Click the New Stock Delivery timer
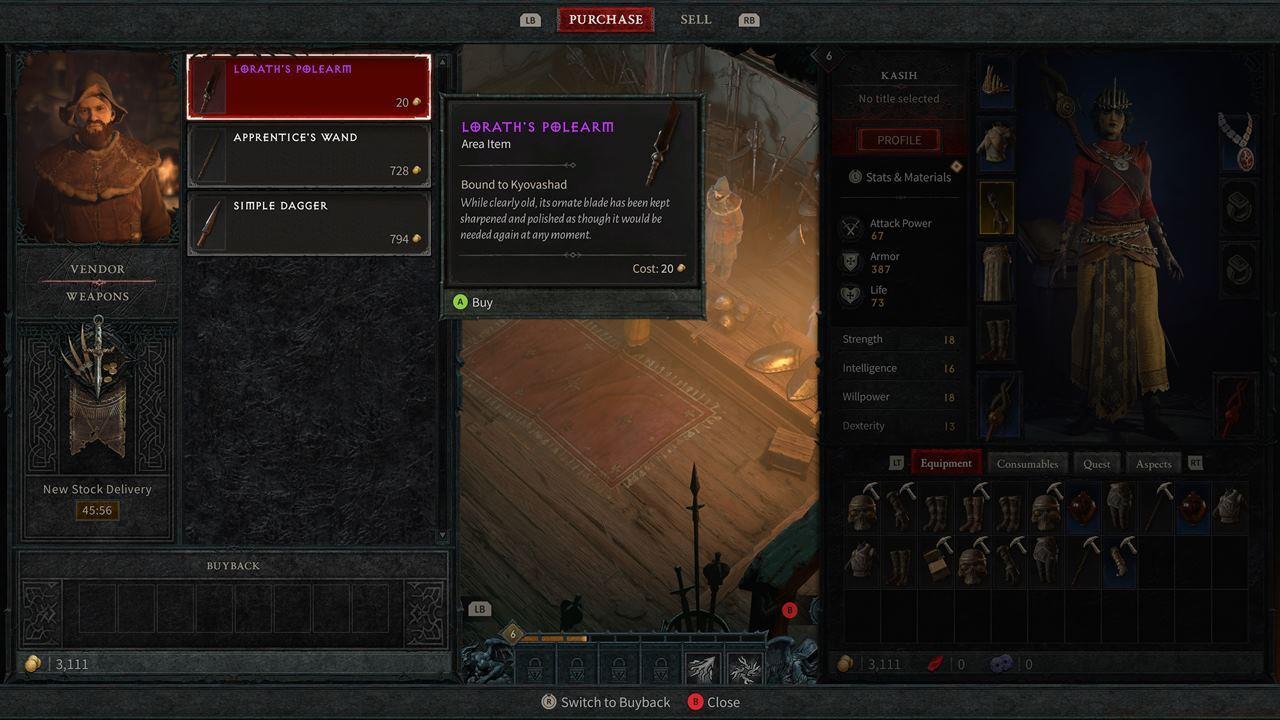Screen dimensions: 1280x720 96,509
